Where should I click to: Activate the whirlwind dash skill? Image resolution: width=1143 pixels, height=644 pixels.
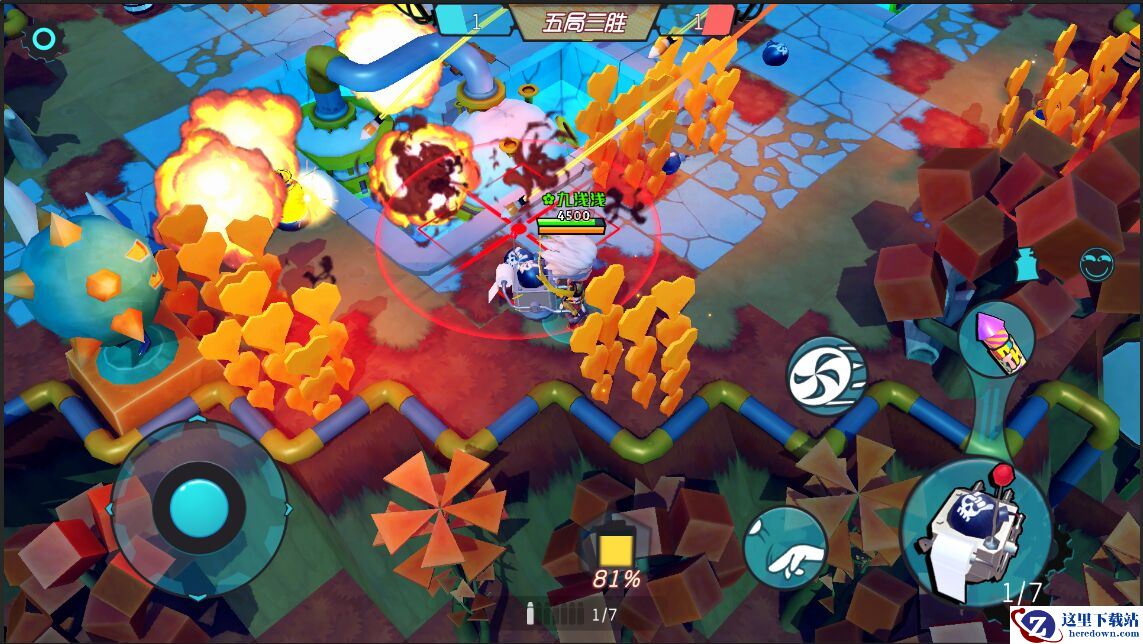click(x=826, y=376)
